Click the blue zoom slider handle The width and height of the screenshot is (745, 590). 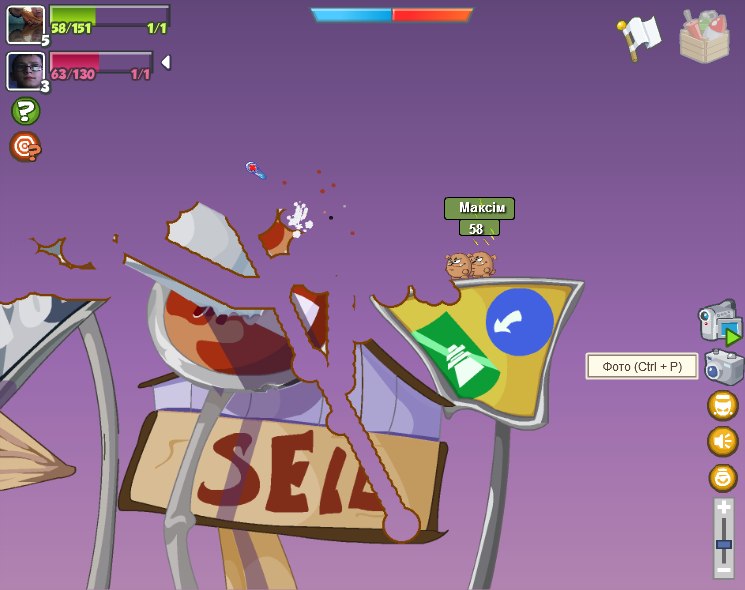[x=724, y=545]
